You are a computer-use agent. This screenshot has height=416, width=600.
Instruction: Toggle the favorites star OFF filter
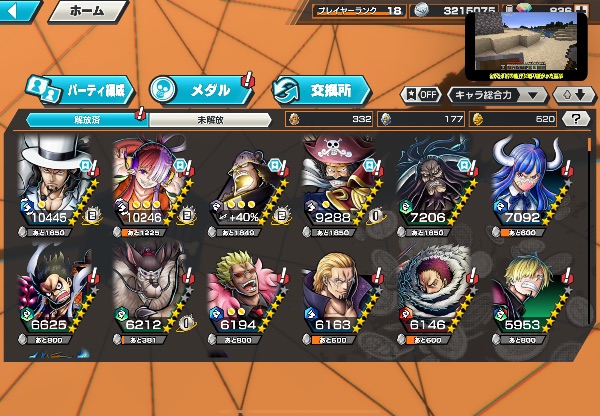click(x=420, y=95)
